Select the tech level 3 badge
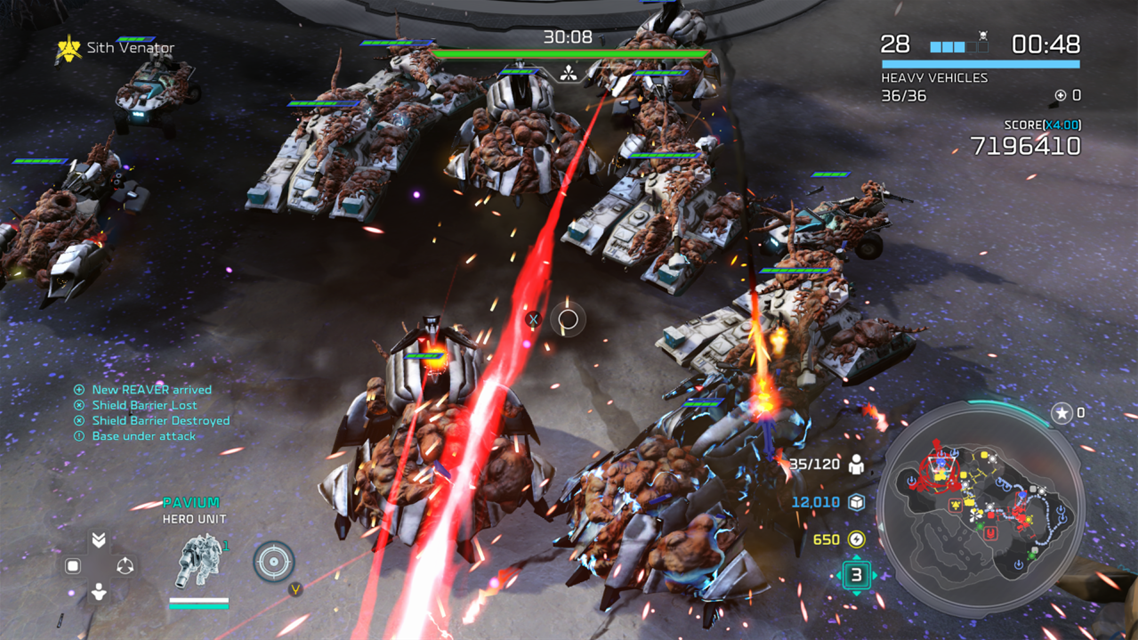The width and height of the screenshot is (1138, 640). point(856,576)
